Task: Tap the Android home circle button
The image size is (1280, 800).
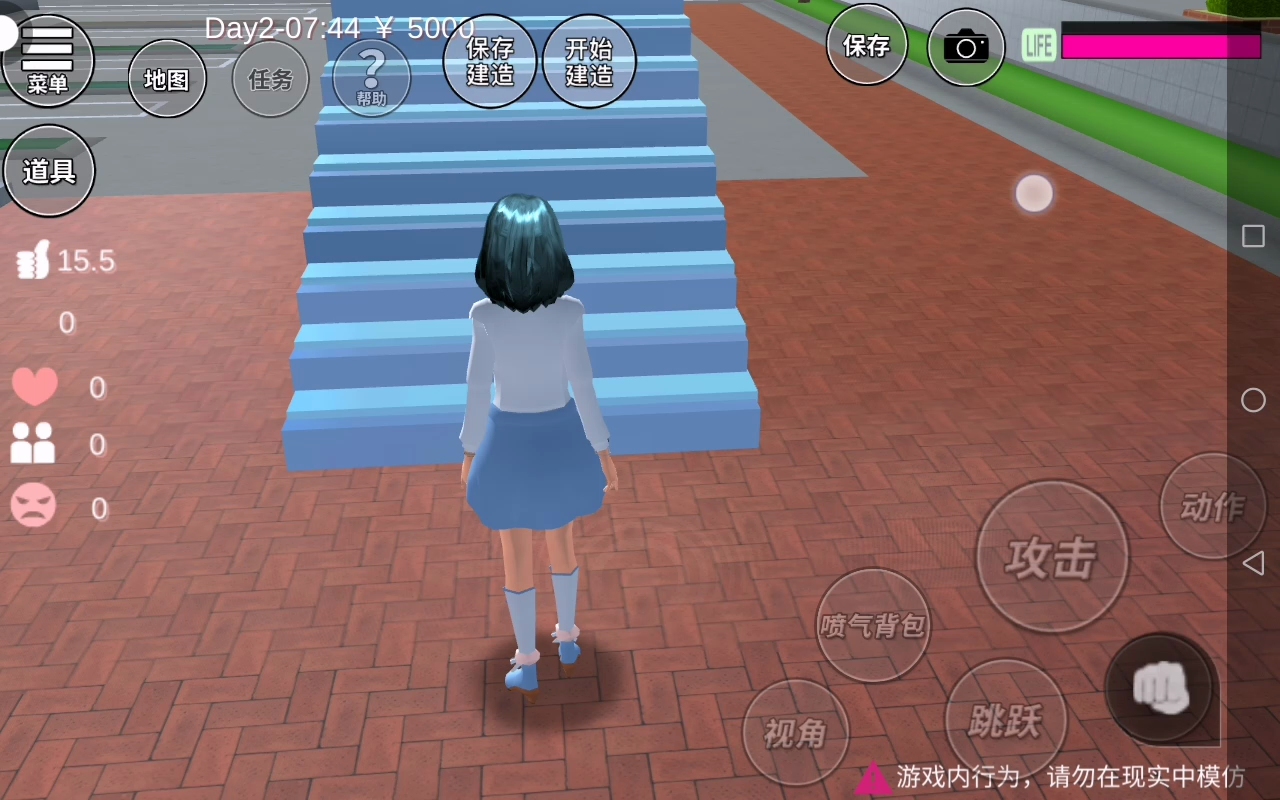Action: click(x=1253, y=400)
